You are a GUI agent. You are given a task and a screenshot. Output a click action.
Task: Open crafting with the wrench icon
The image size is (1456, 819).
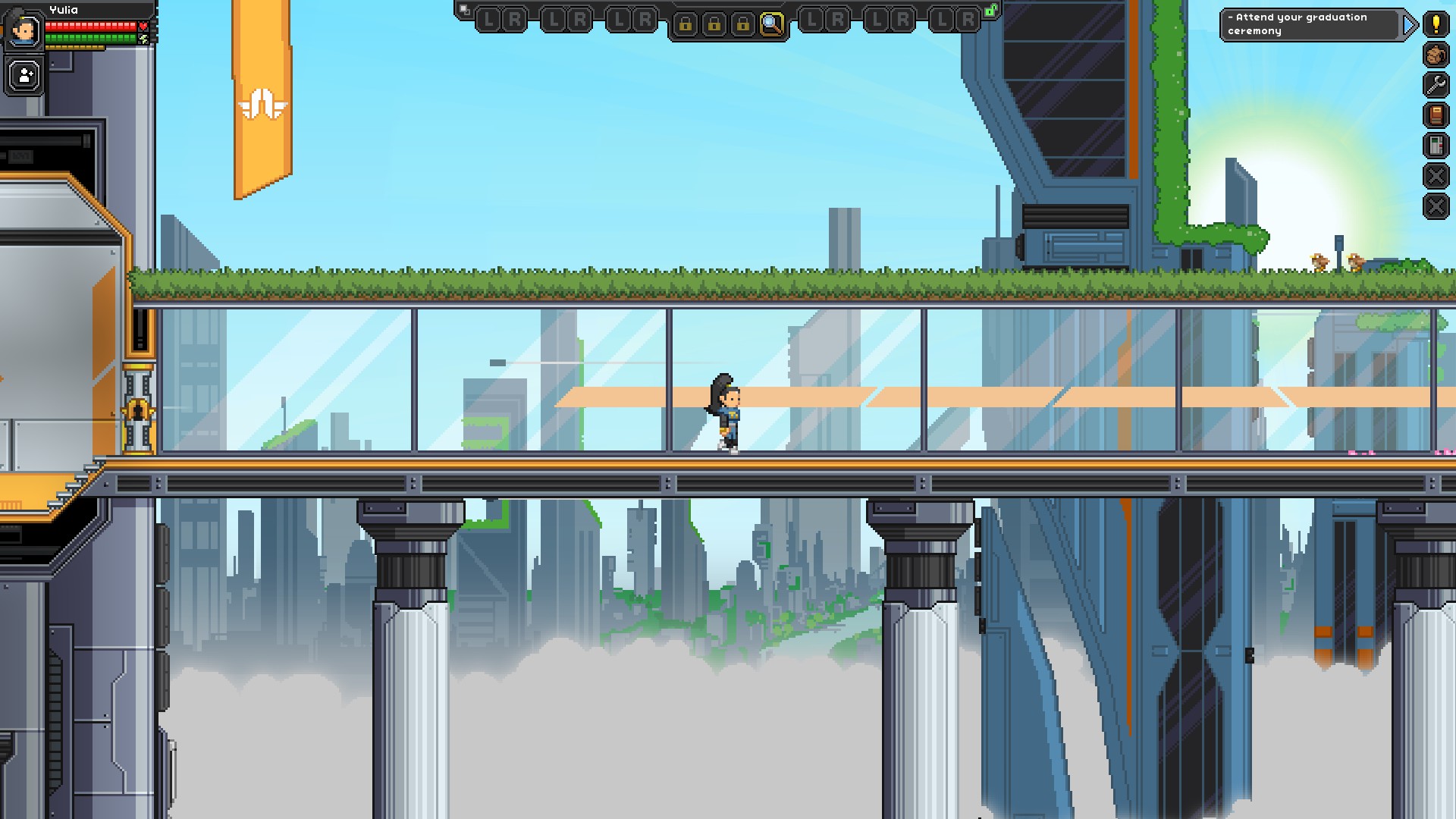pyautogui.click(x=1436, y=85)
